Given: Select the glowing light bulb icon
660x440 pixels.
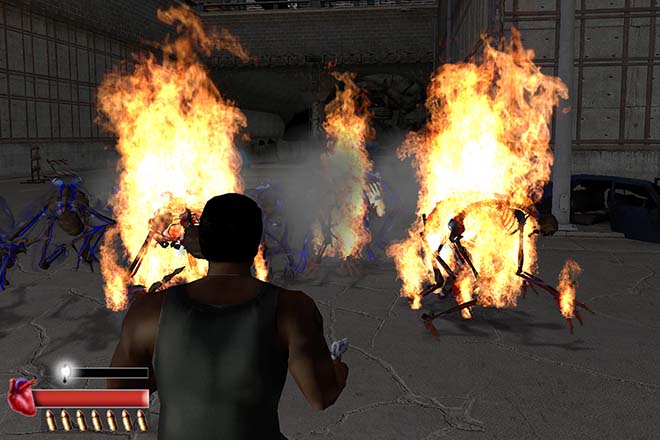Looking at the screenshot, I should click(65, 372).
